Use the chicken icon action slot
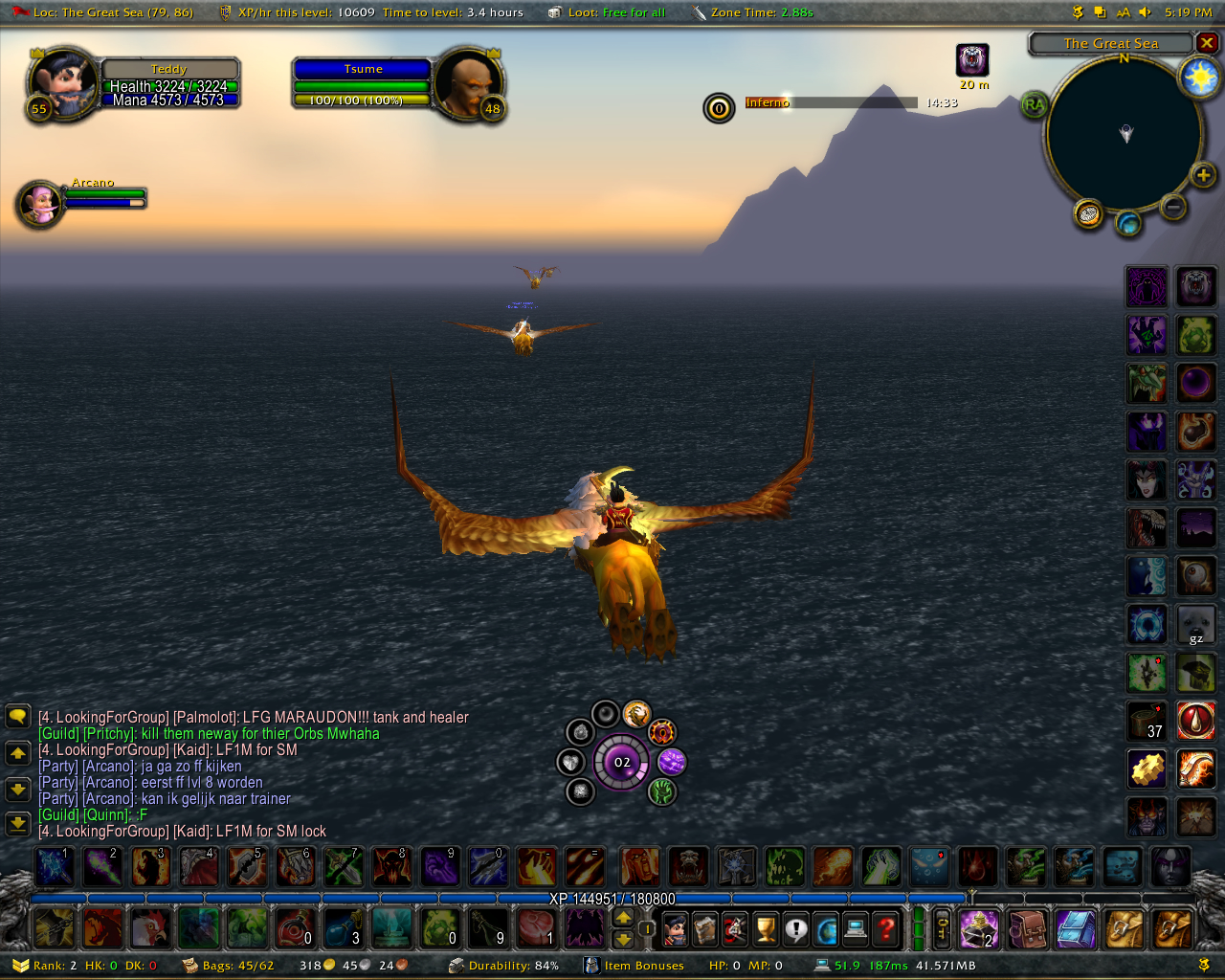Viewport: 1225px width, 980px height. tap(149, 927)
